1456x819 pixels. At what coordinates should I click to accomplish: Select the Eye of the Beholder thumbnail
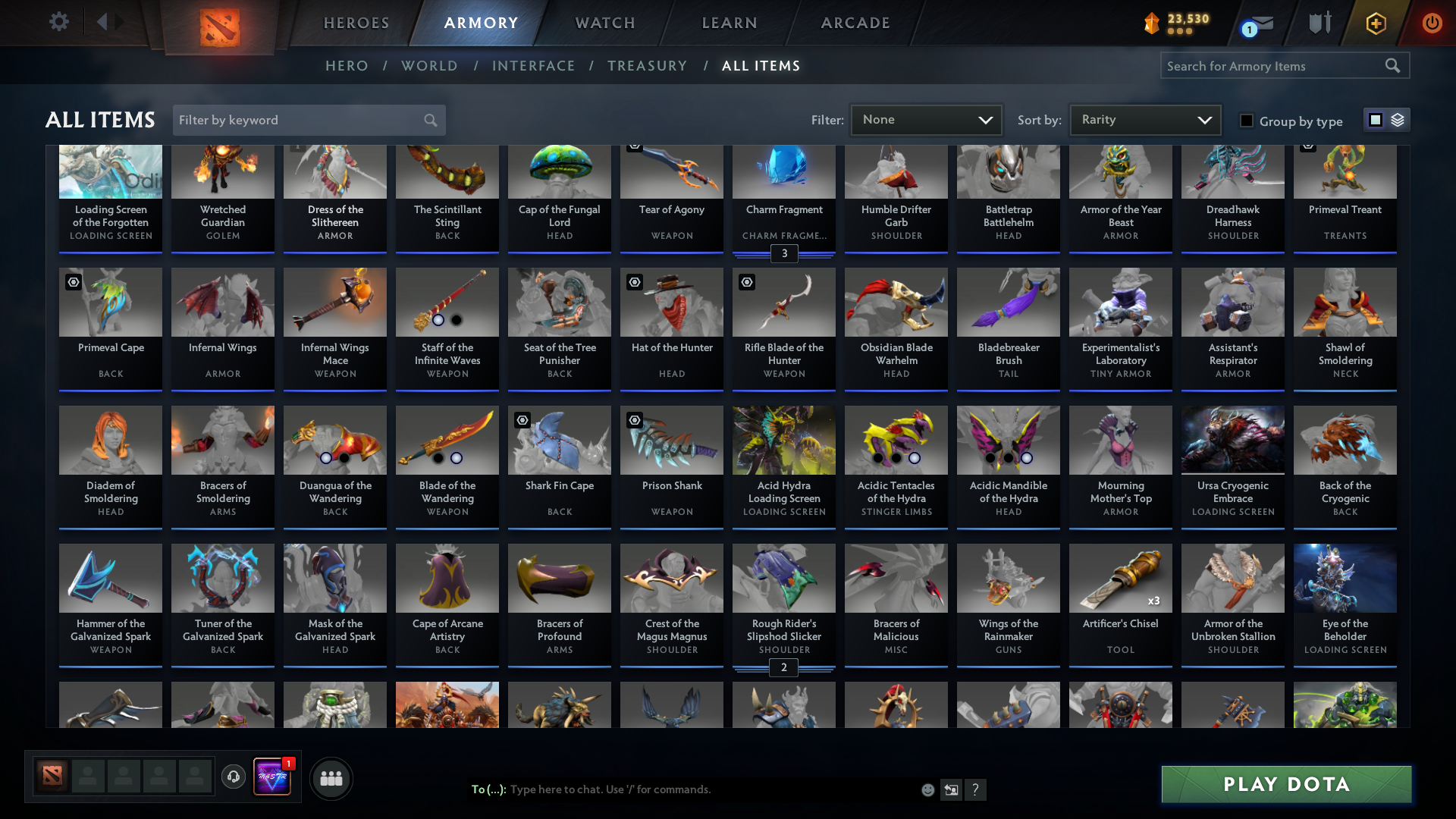coord(1345,578)
